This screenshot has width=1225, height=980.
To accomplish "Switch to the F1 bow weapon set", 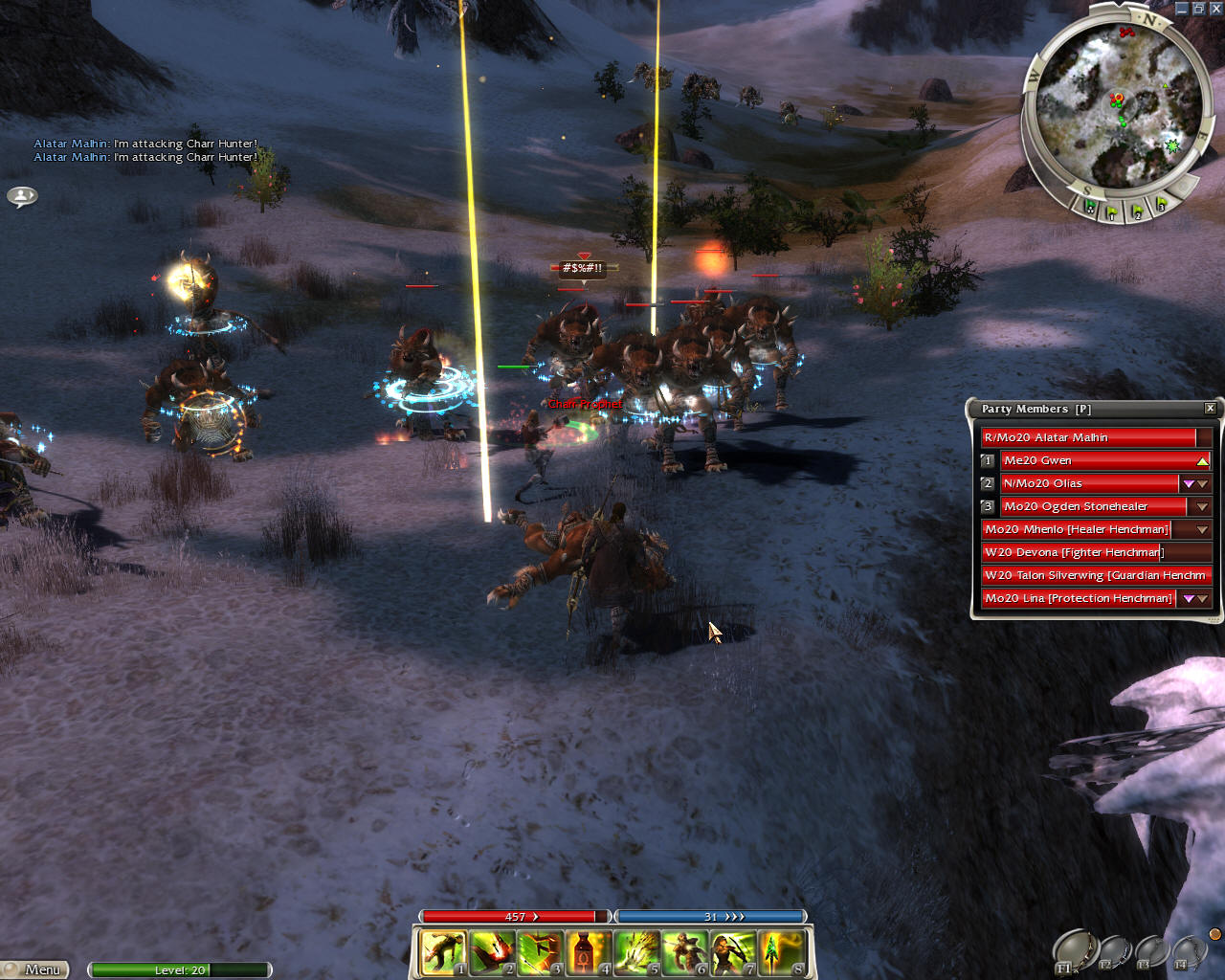I will [x=1074, y=952].
